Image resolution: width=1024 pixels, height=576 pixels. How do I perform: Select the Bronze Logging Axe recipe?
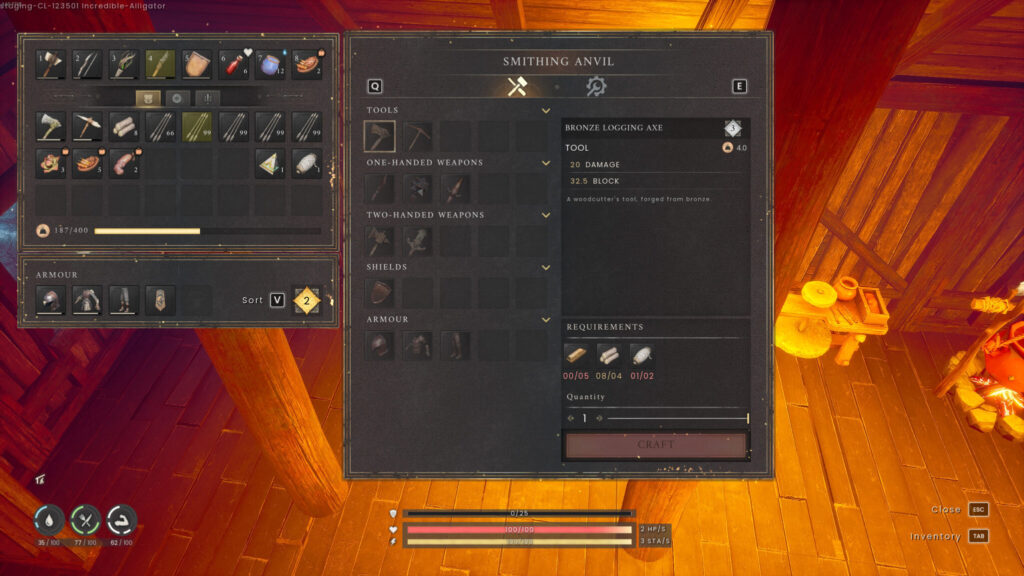click(380, 136)
